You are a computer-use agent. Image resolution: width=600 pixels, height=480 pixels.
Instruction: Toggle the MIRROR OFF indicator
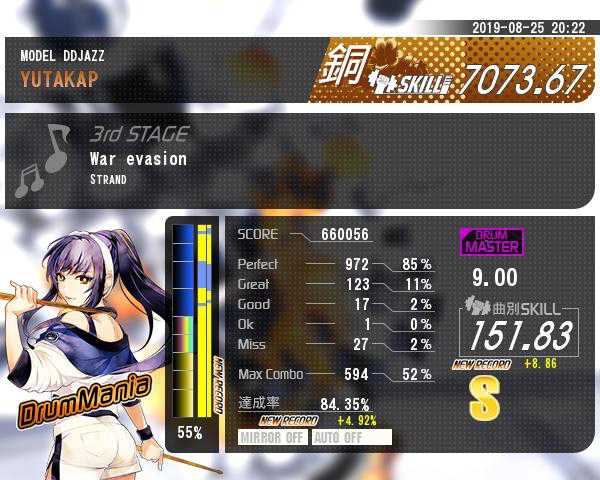point(273,437)
